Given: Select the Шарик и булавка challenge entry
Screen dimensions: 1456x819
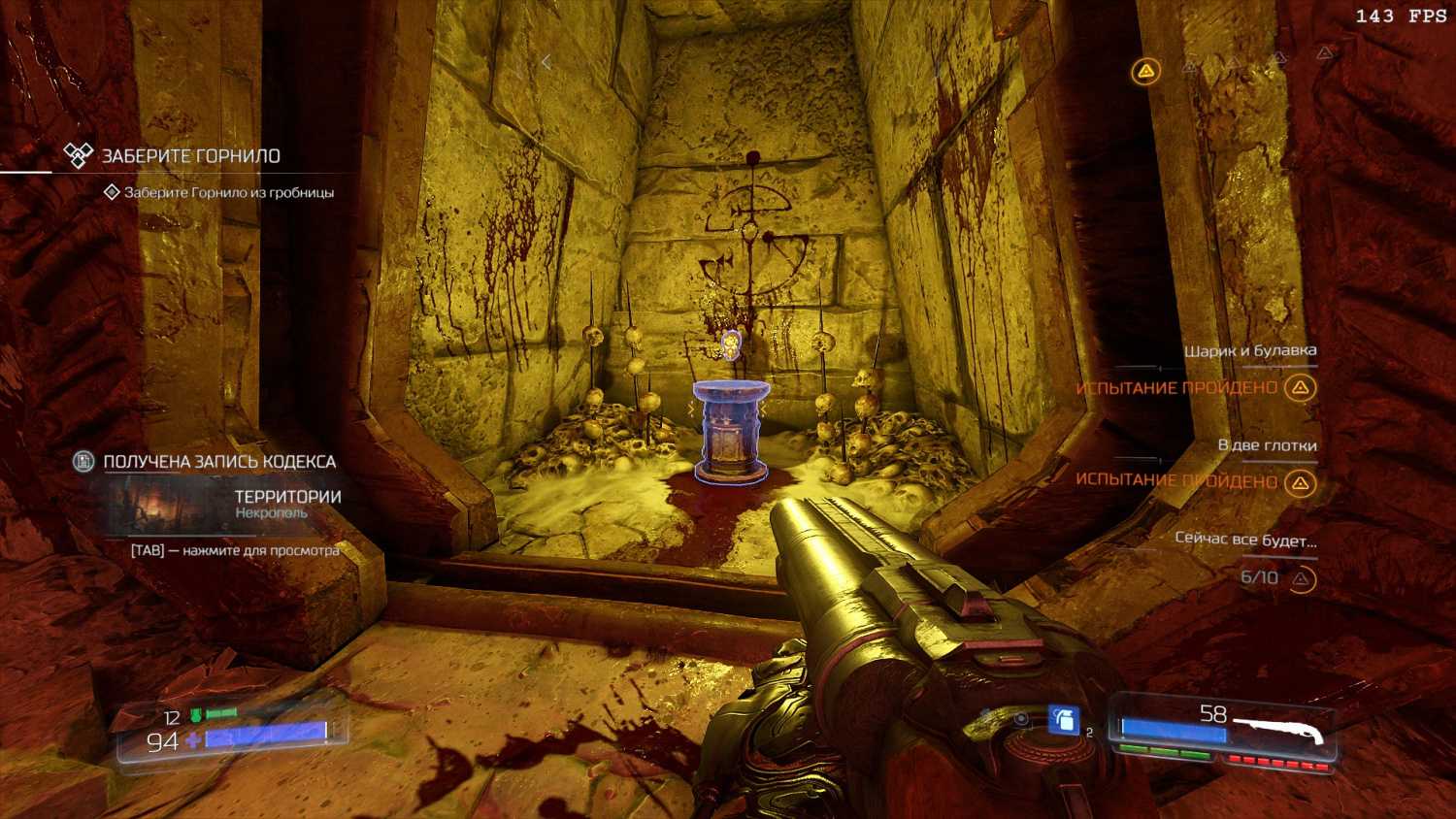Looking at the screenshot, I should click(x=1249, y=351).
